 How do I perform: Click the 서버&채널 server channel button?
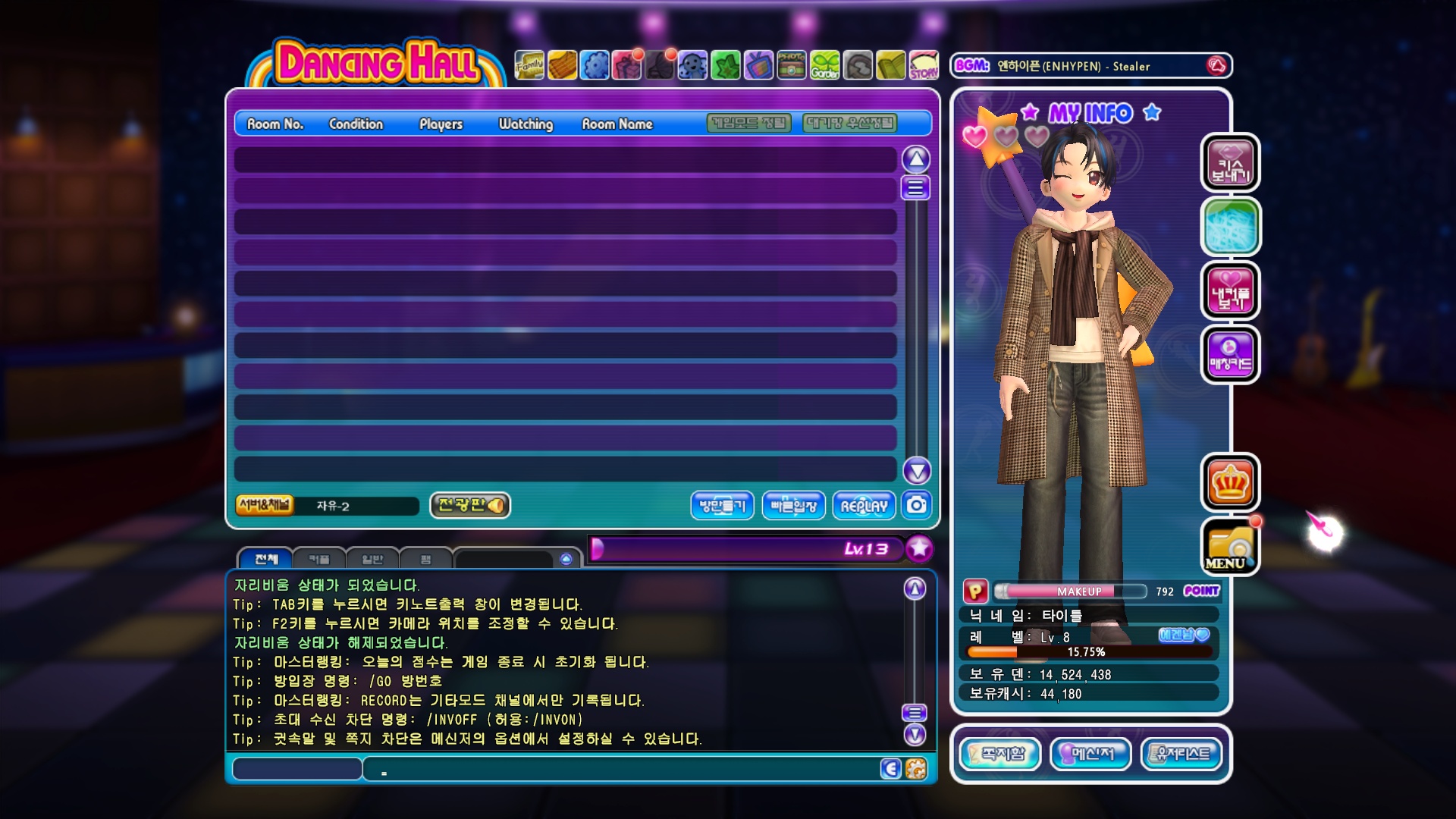(x=265, y=505)
